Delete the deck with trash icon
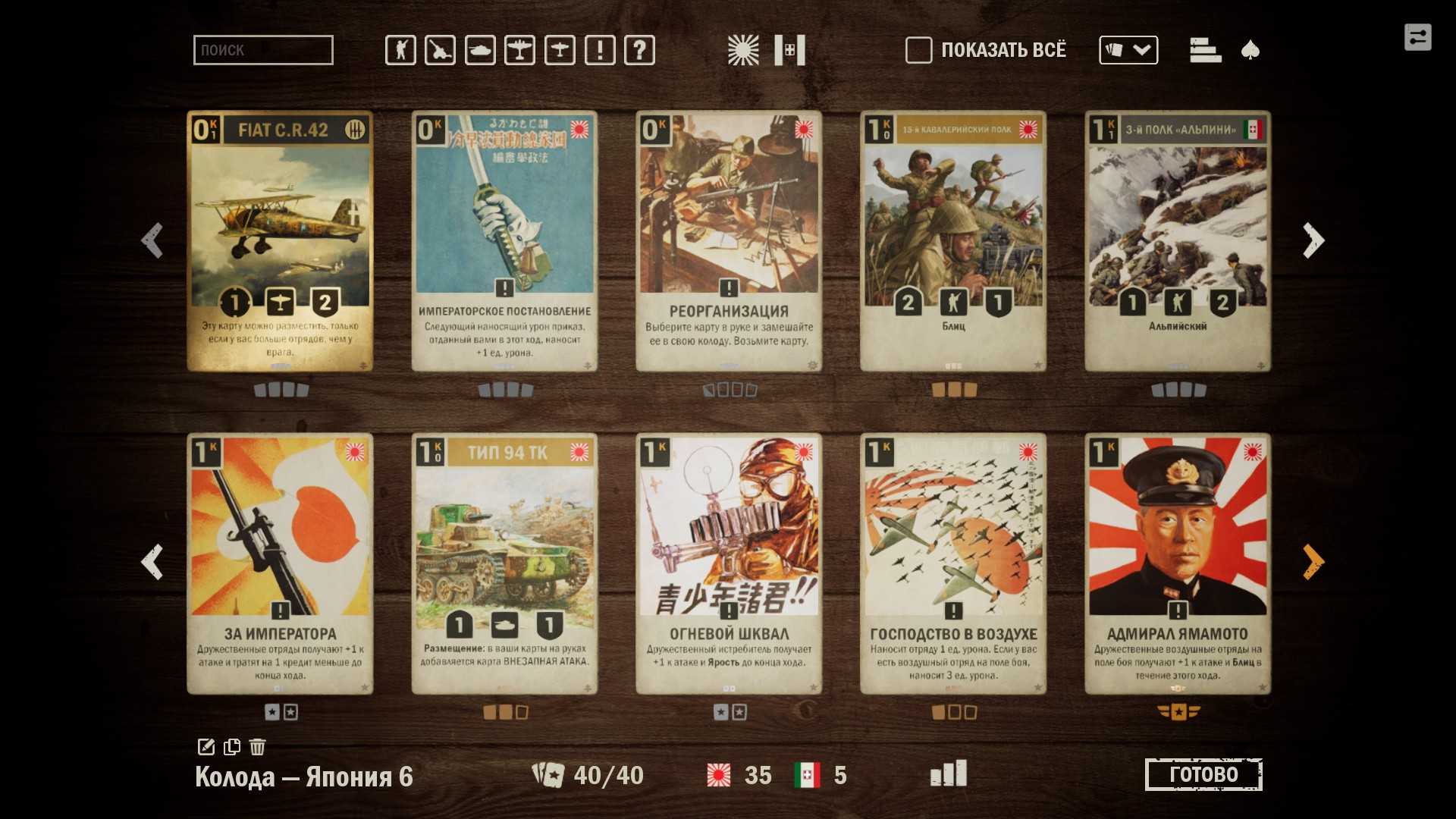The image size is (1456, 819). [x=258, y=747]
